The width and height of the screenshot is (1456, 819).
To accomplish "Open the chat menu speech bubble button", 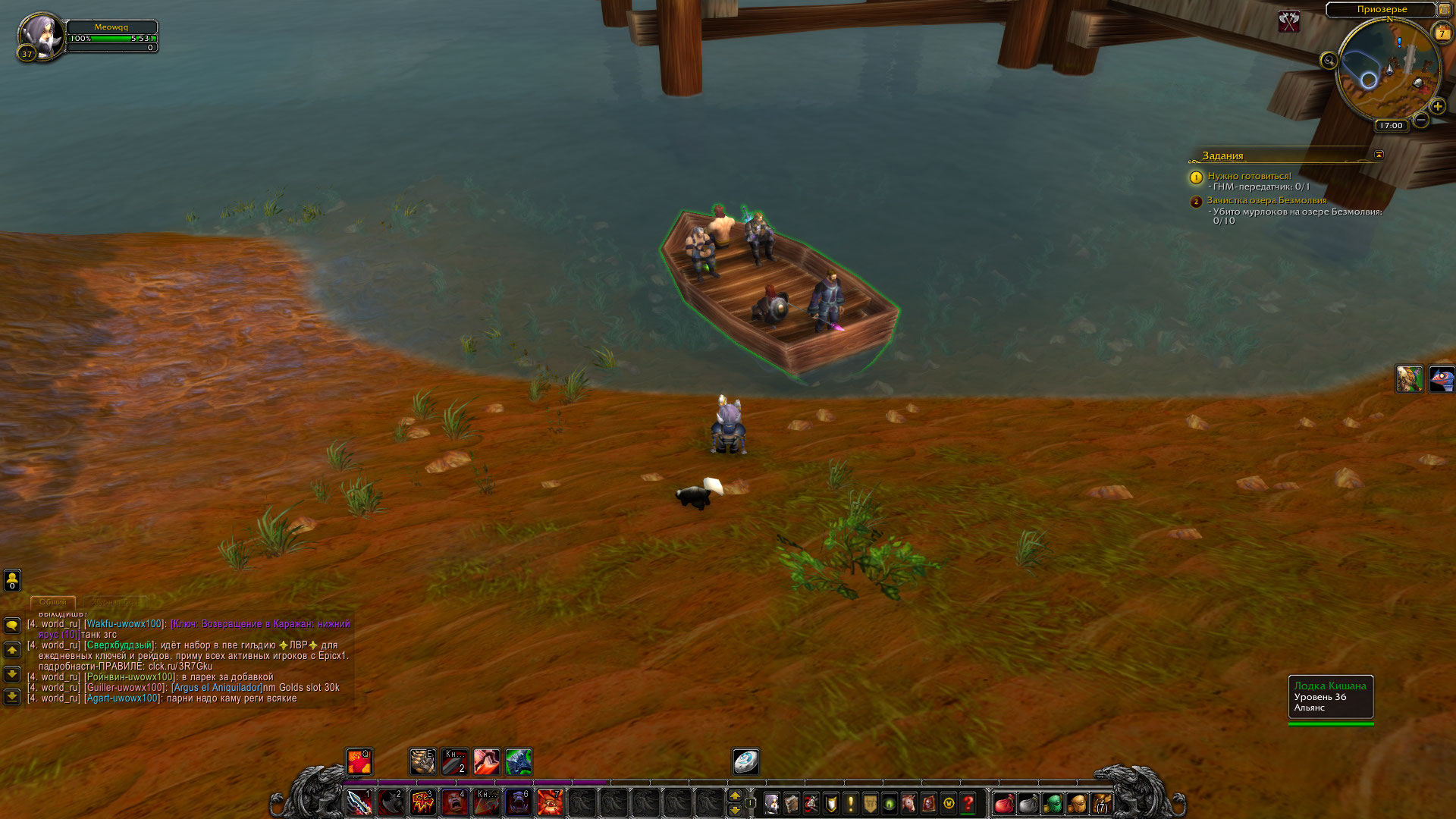I will [x=12, y=626].
